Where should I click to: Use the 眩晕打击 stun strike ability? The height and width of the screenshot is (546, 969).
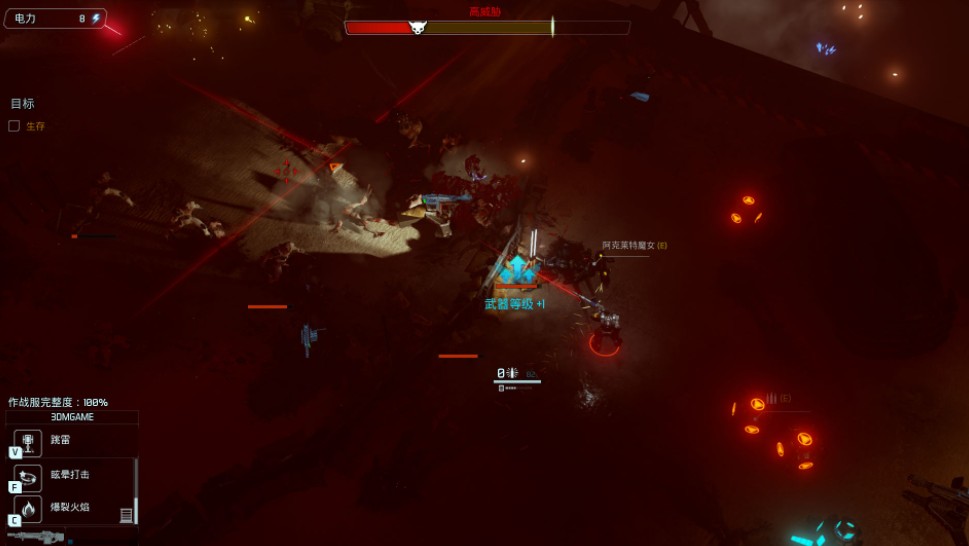pos(28,475)
